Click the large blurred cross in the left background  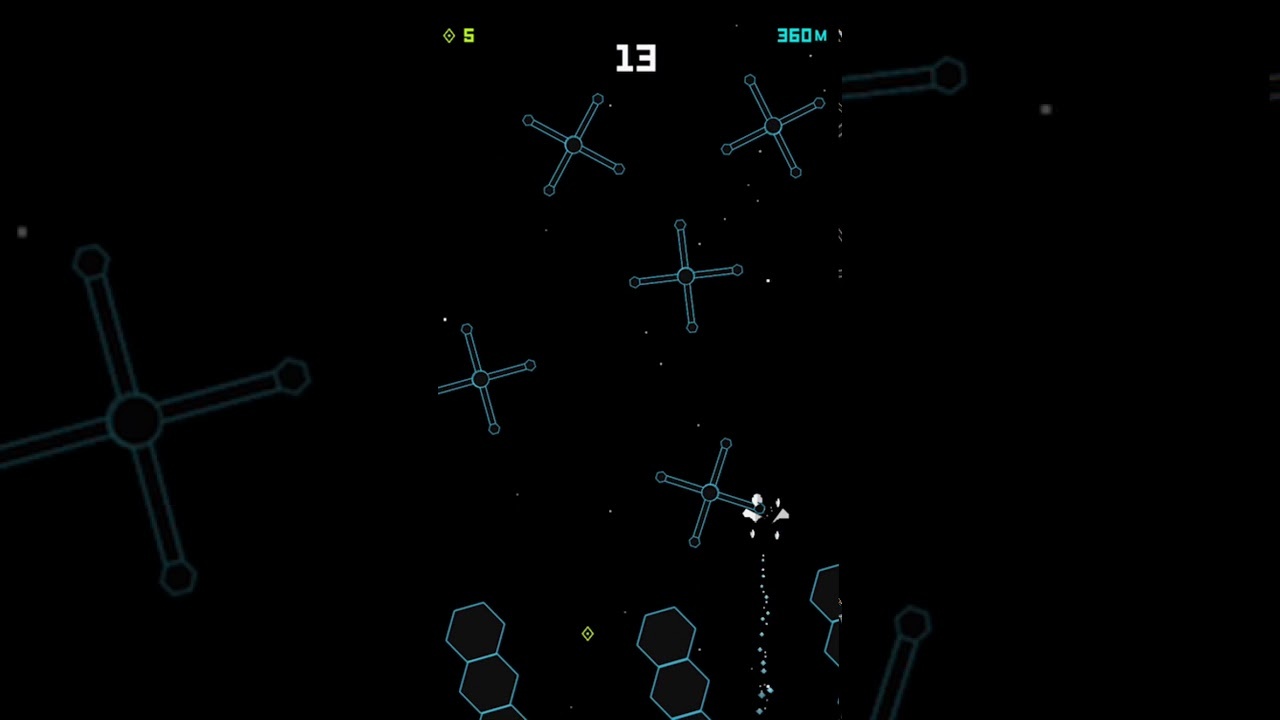click(135, 420)
